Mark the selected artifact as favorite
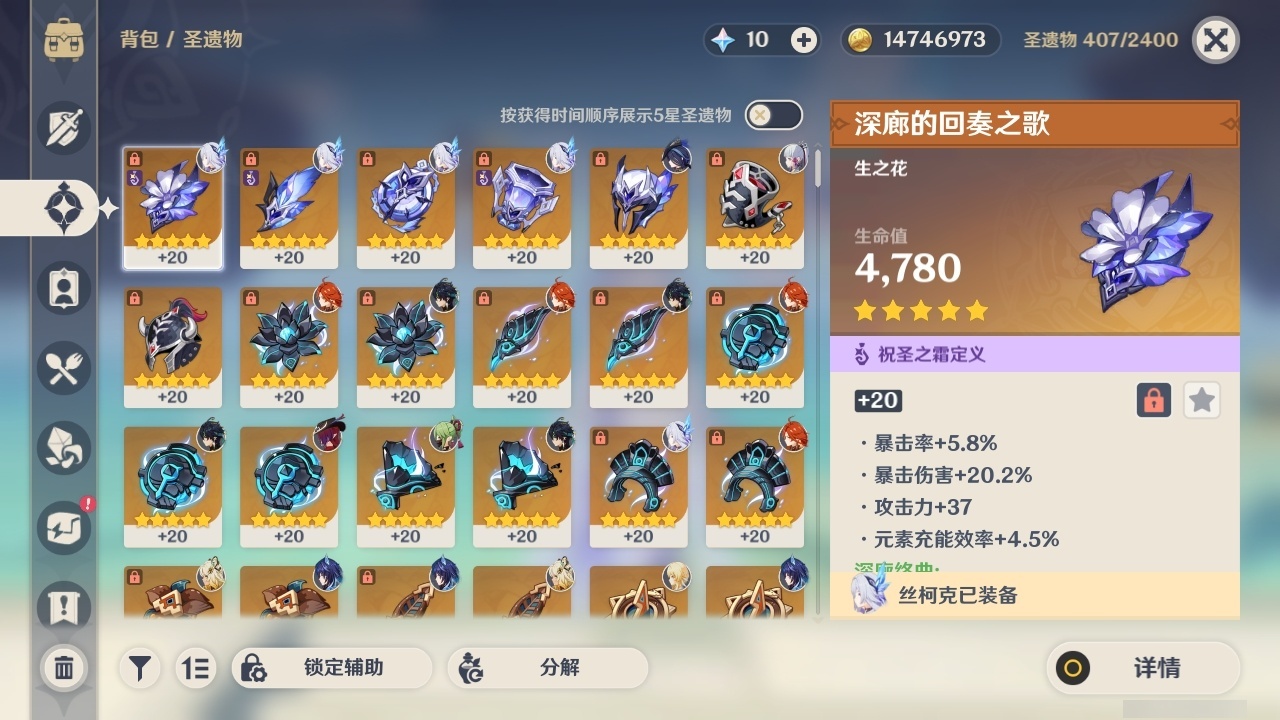This screenshot has height=720, width=1280. pyautogui.click(x=1201, y=400)
